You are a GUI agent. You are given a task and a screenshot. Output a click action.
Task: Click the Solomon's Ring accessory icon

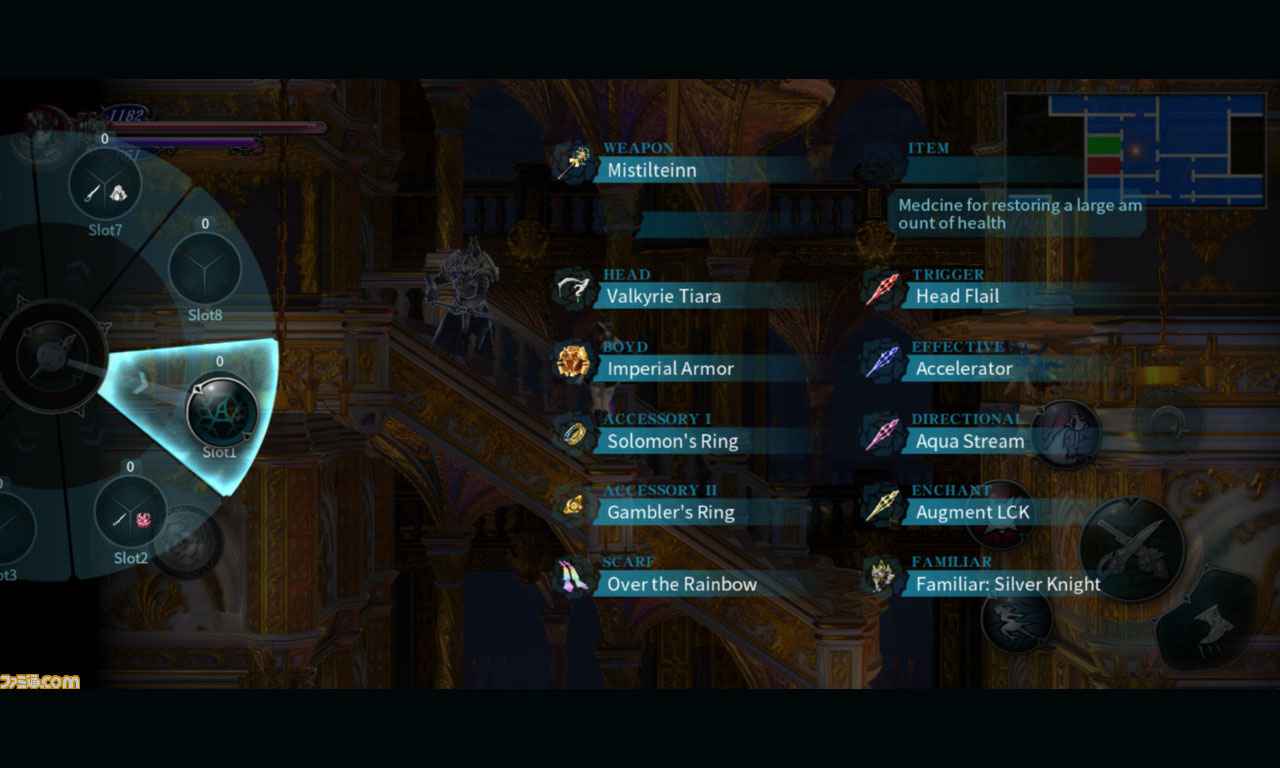pos(571,430)
